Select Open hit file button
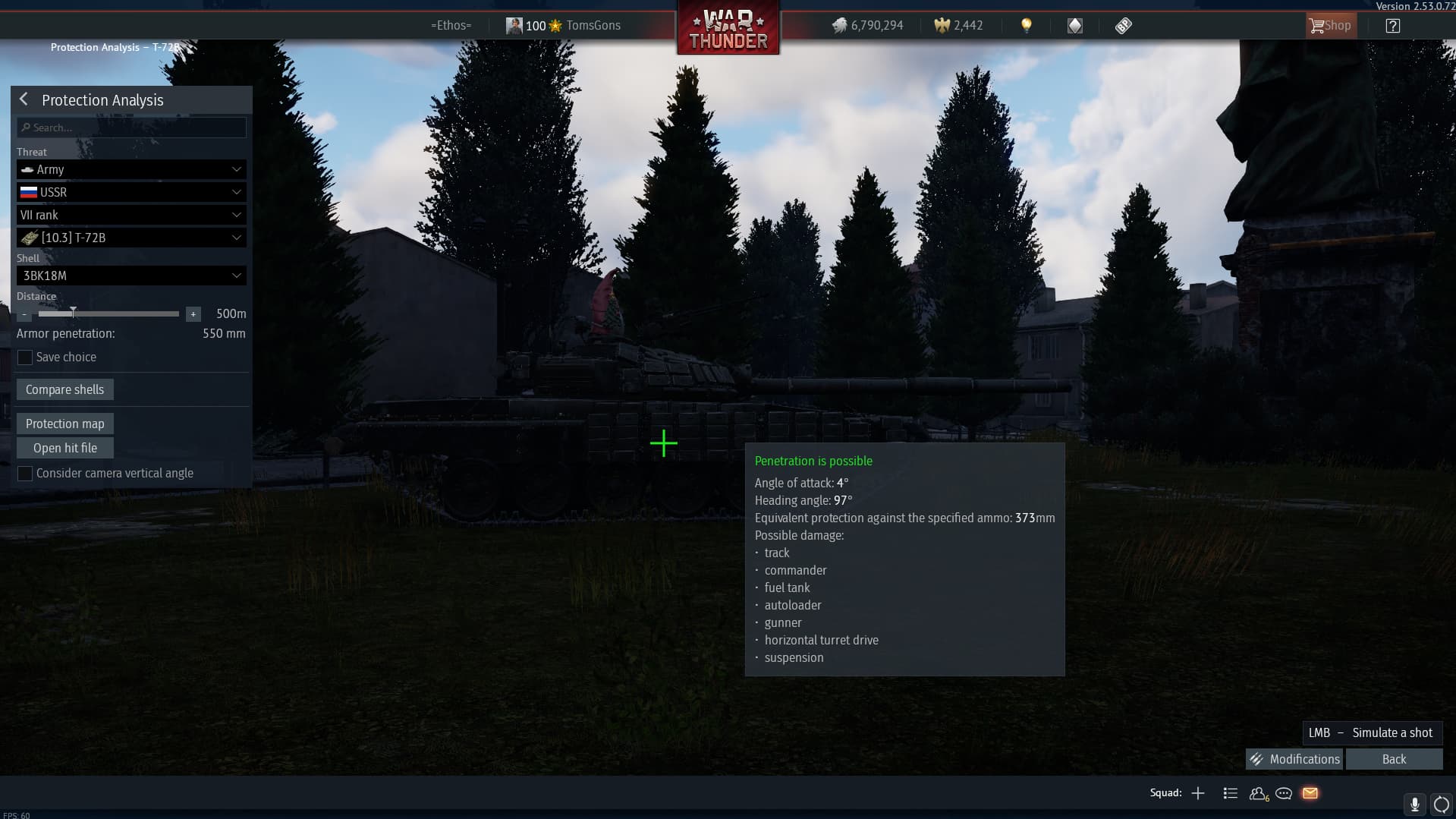 click(x=65, y=448)
